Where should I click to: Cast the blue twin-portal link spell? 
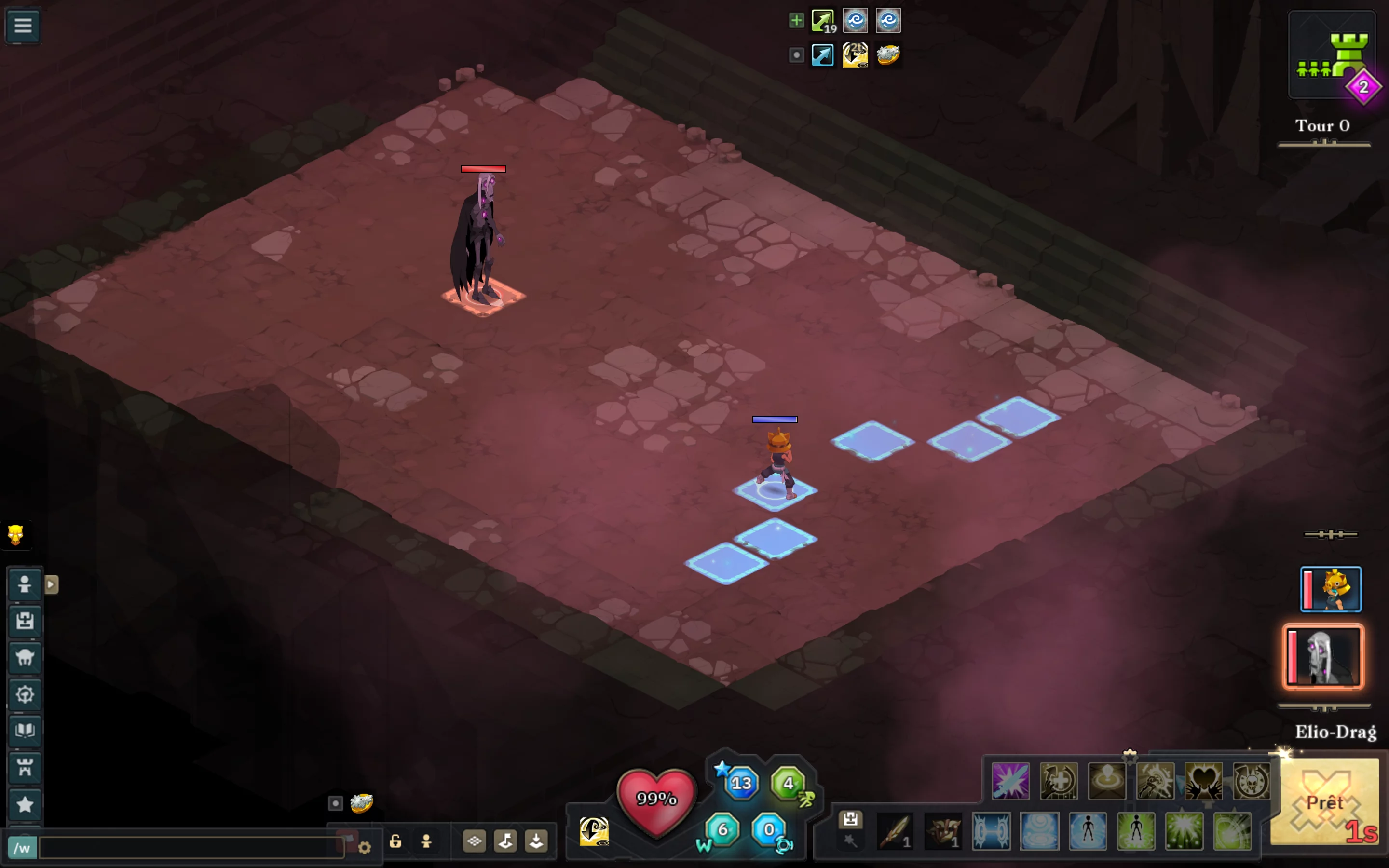pyautogui.click(x=991, y=831)
